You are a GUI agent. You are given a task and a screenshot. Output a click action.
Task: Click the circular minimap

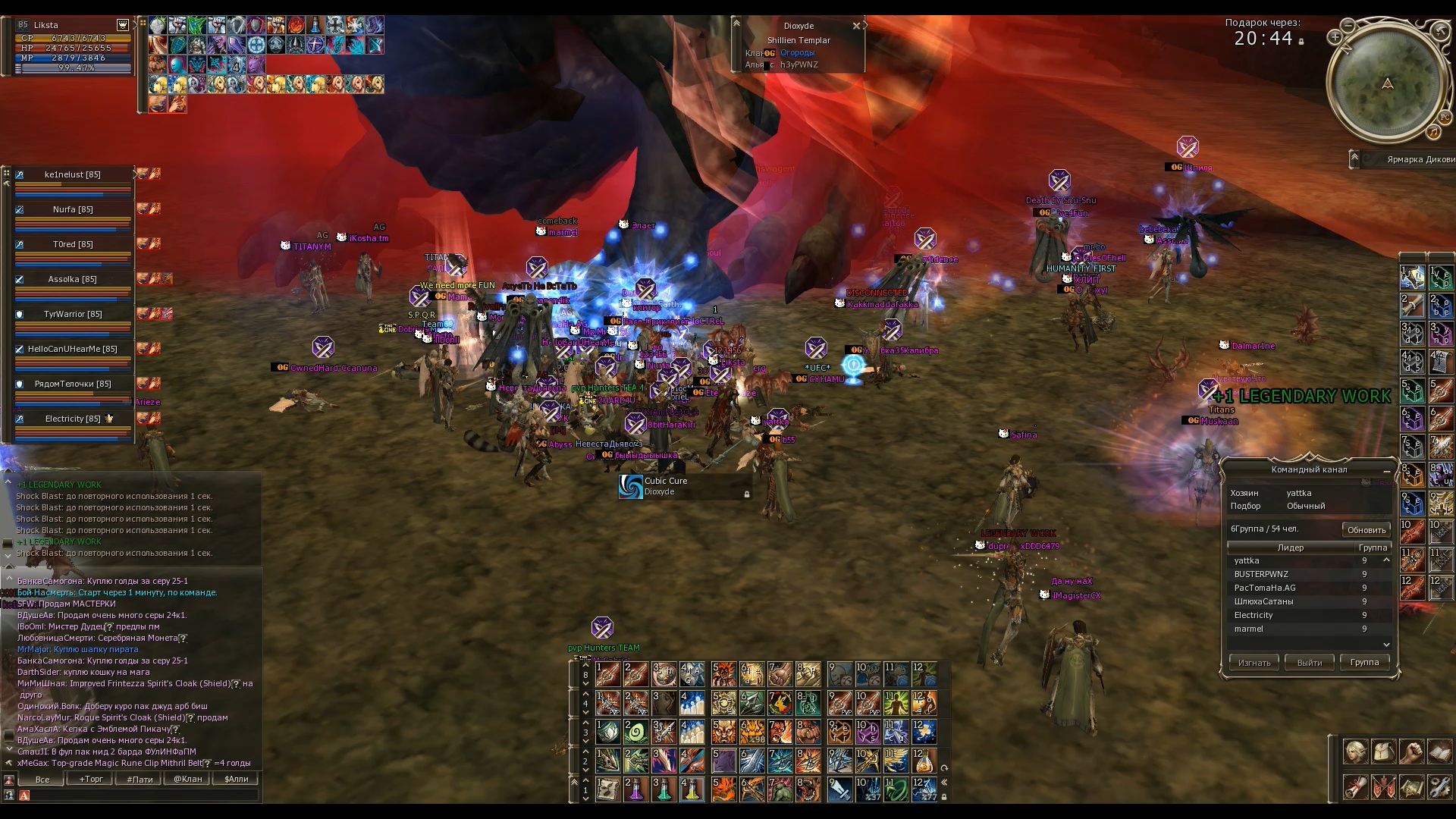[1386, 85]
